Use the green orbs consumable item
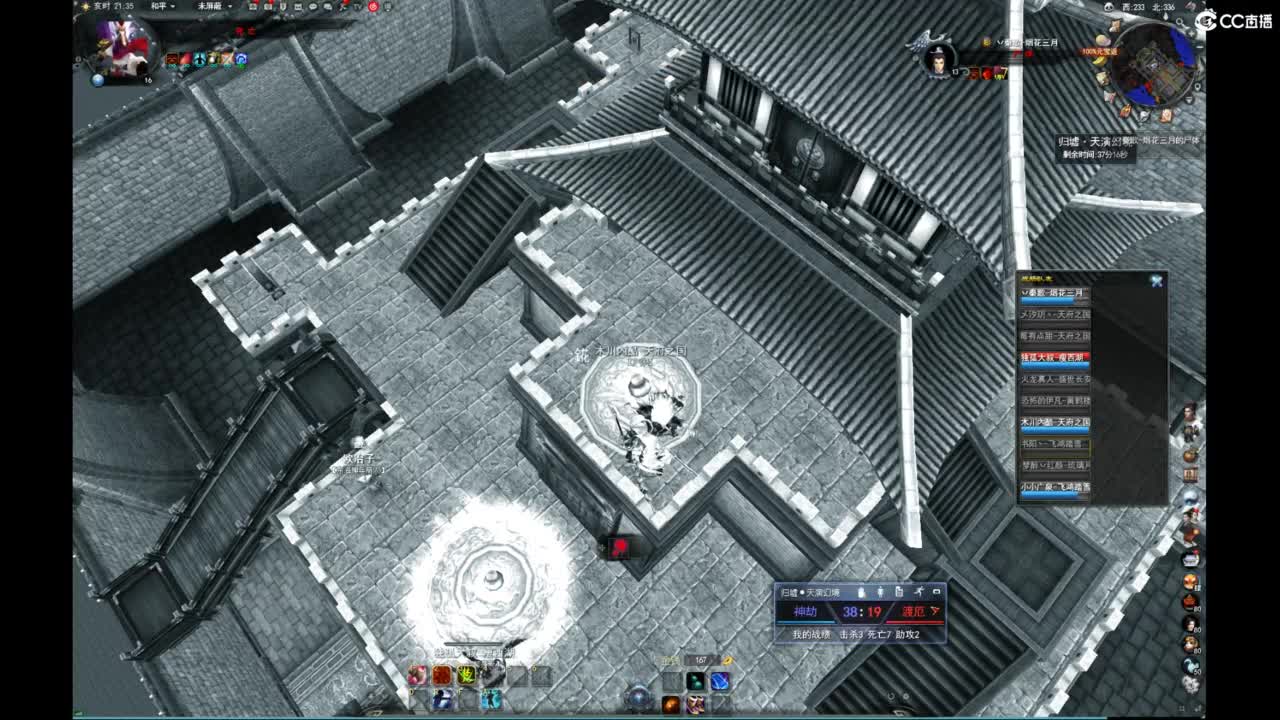Screen dimensions: 1280x720 [697, 681]
